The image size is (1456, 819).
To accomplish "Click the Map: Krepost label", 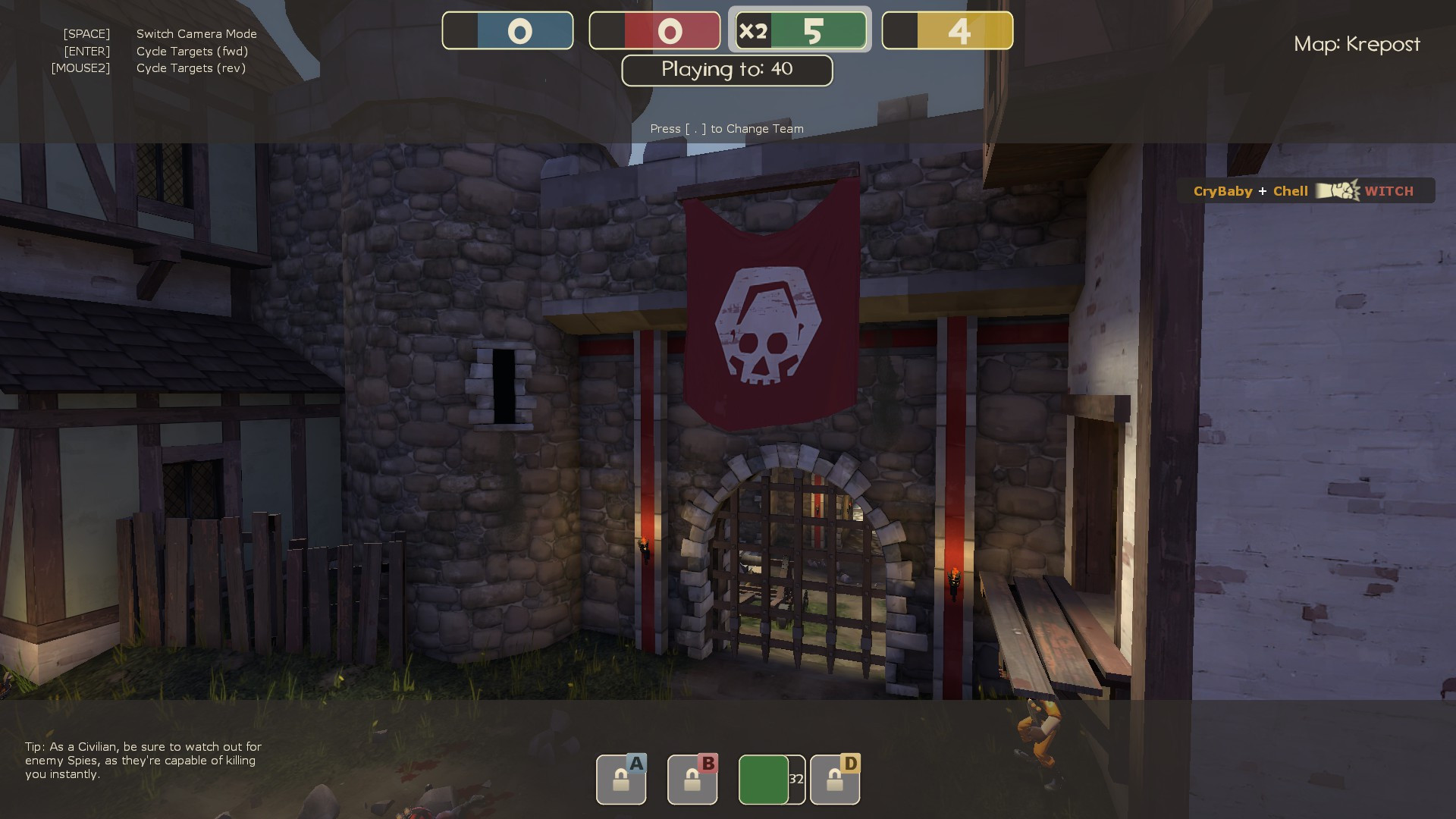I will (1358, 44).
